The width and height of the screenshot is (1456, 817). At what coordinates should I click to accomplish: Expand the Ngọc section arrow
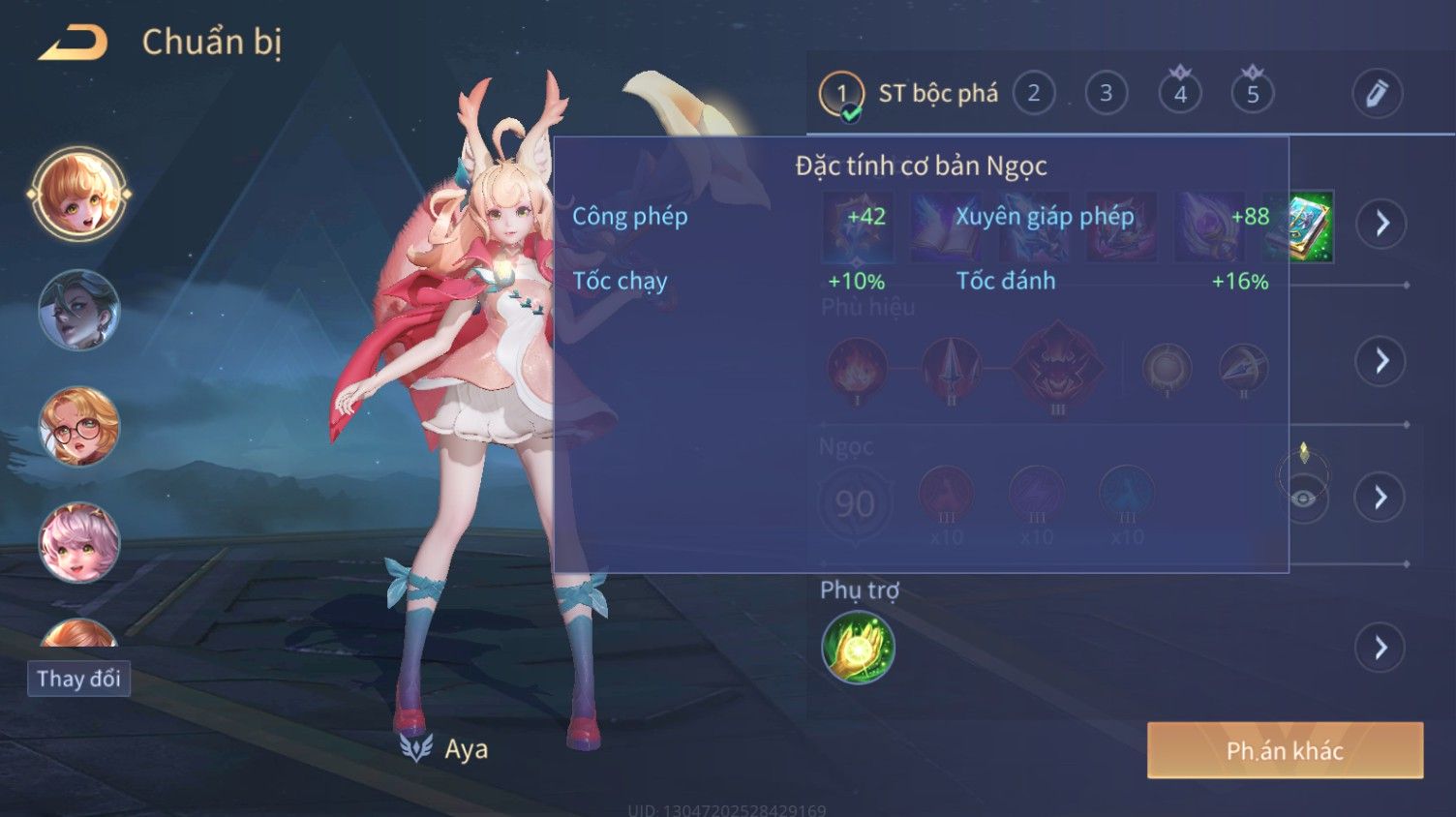tap(1380, 498)
